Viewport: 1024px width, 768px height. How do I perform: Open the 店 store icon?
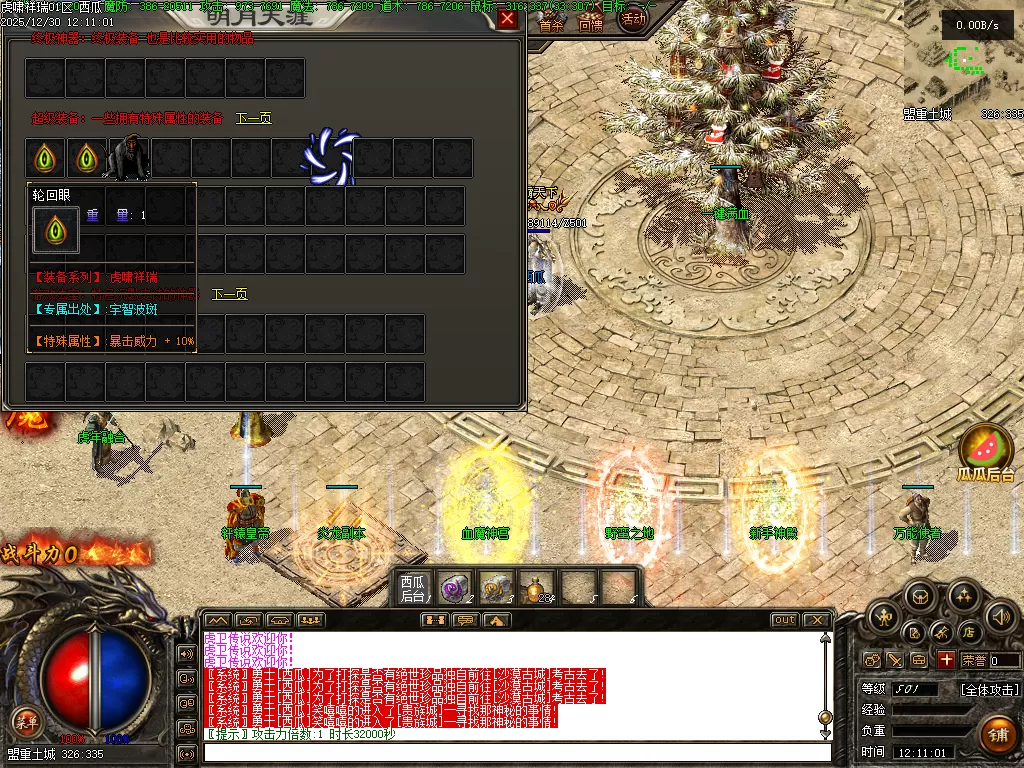(968, 632)
